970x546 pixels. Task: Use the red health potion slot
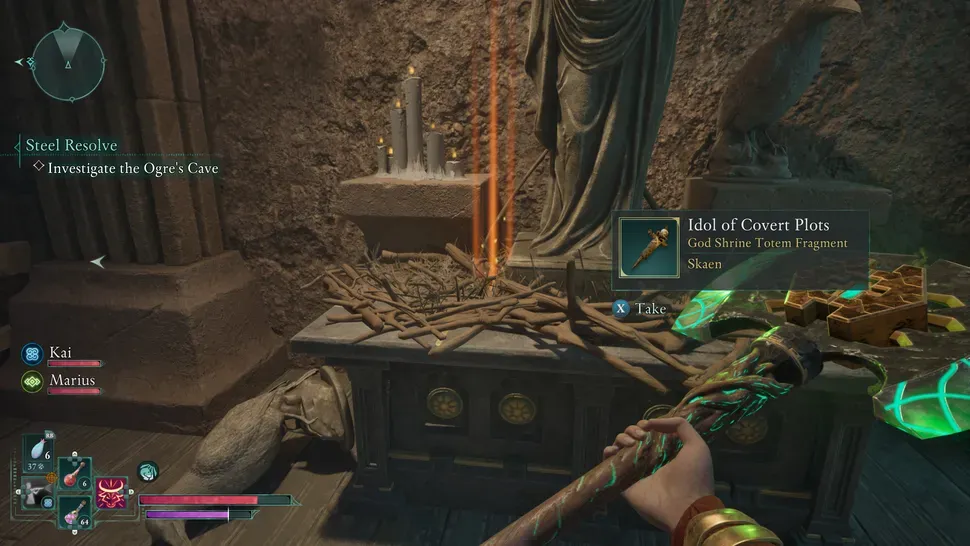point(73,473)
